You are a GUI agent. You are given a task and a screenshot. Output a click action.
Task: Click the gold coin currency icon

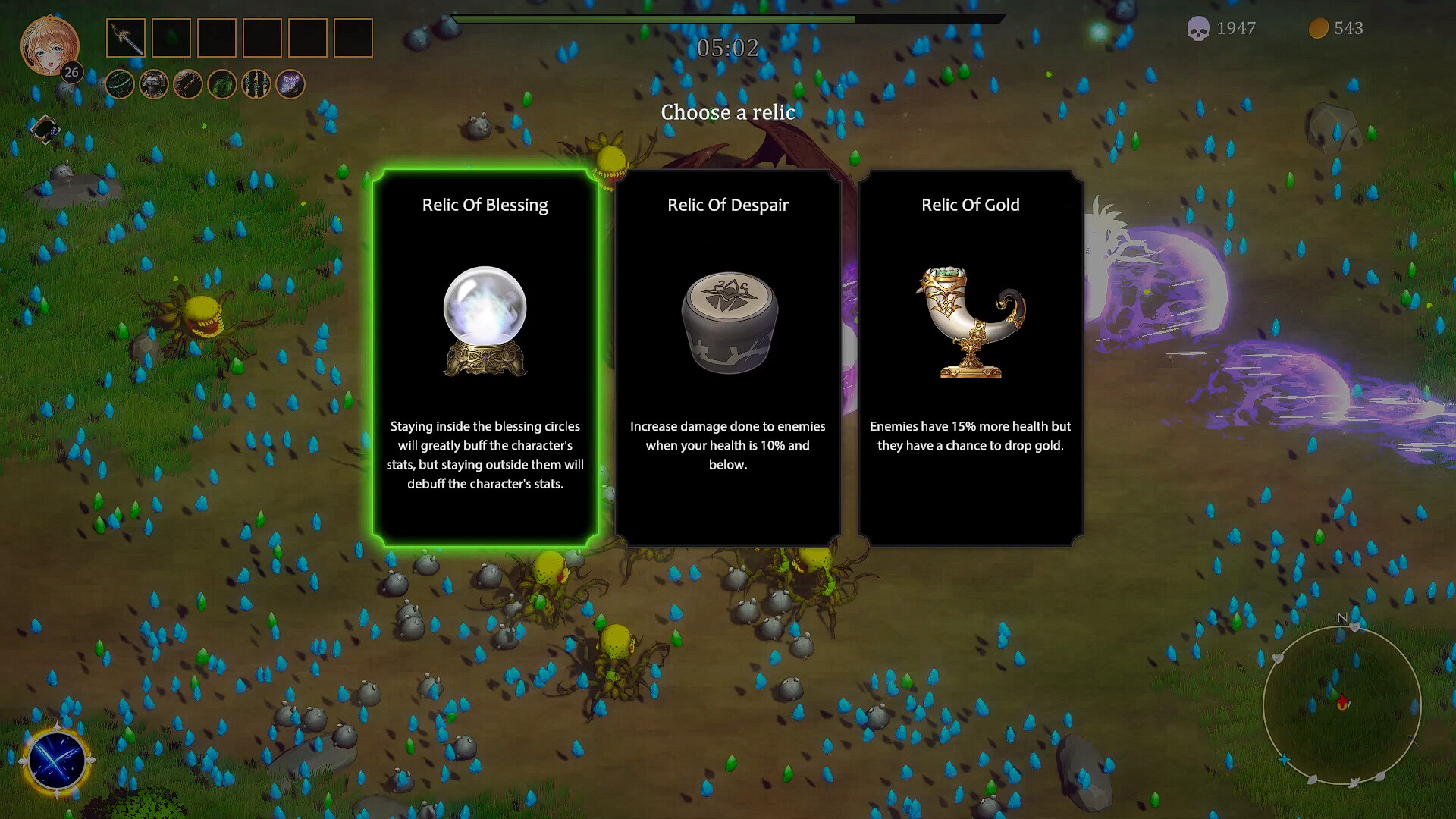click(1318, 29)
